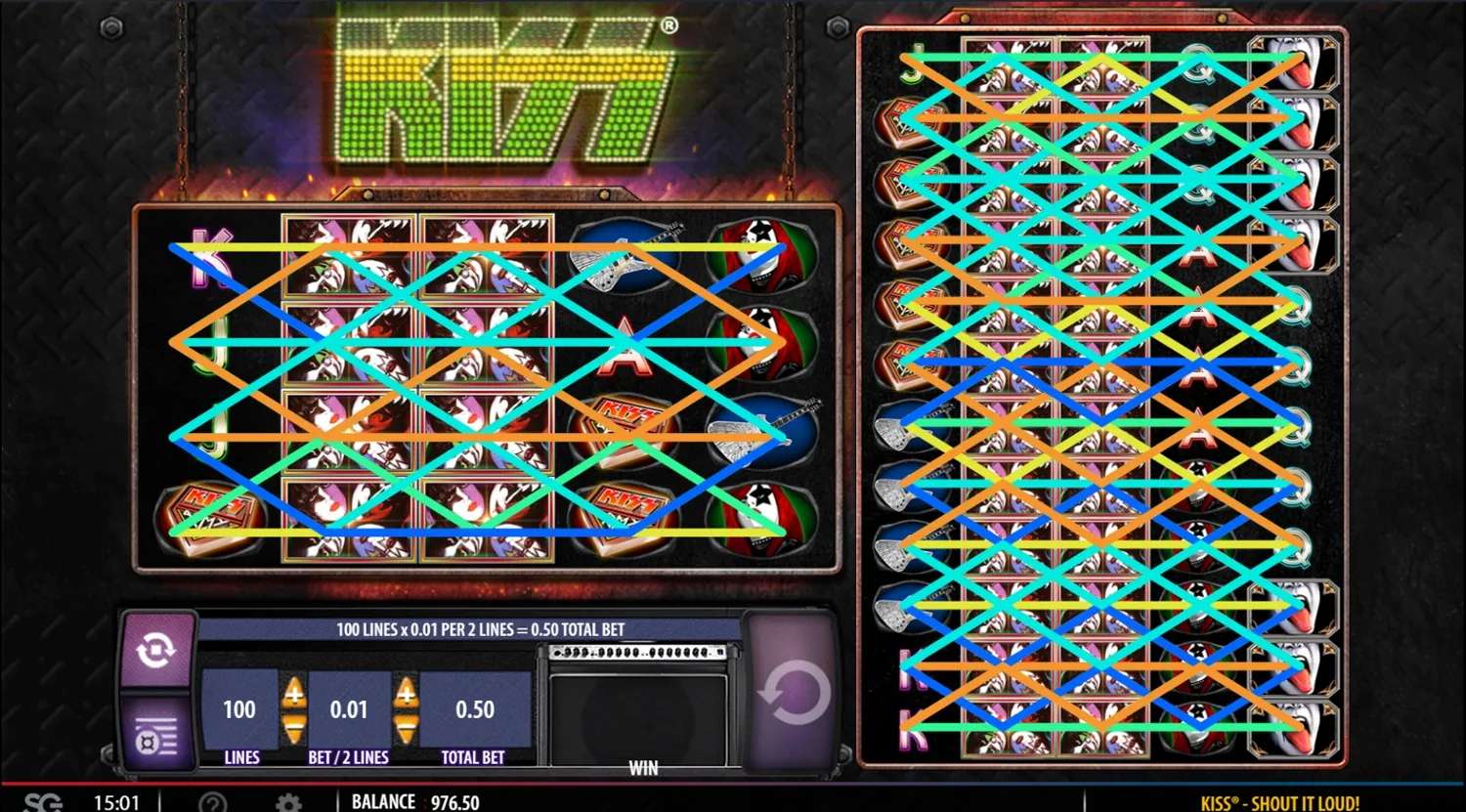Open the autoplay repeat icon
The image size is (1466, 812).
pyautogui.click(x=156, y=650)
